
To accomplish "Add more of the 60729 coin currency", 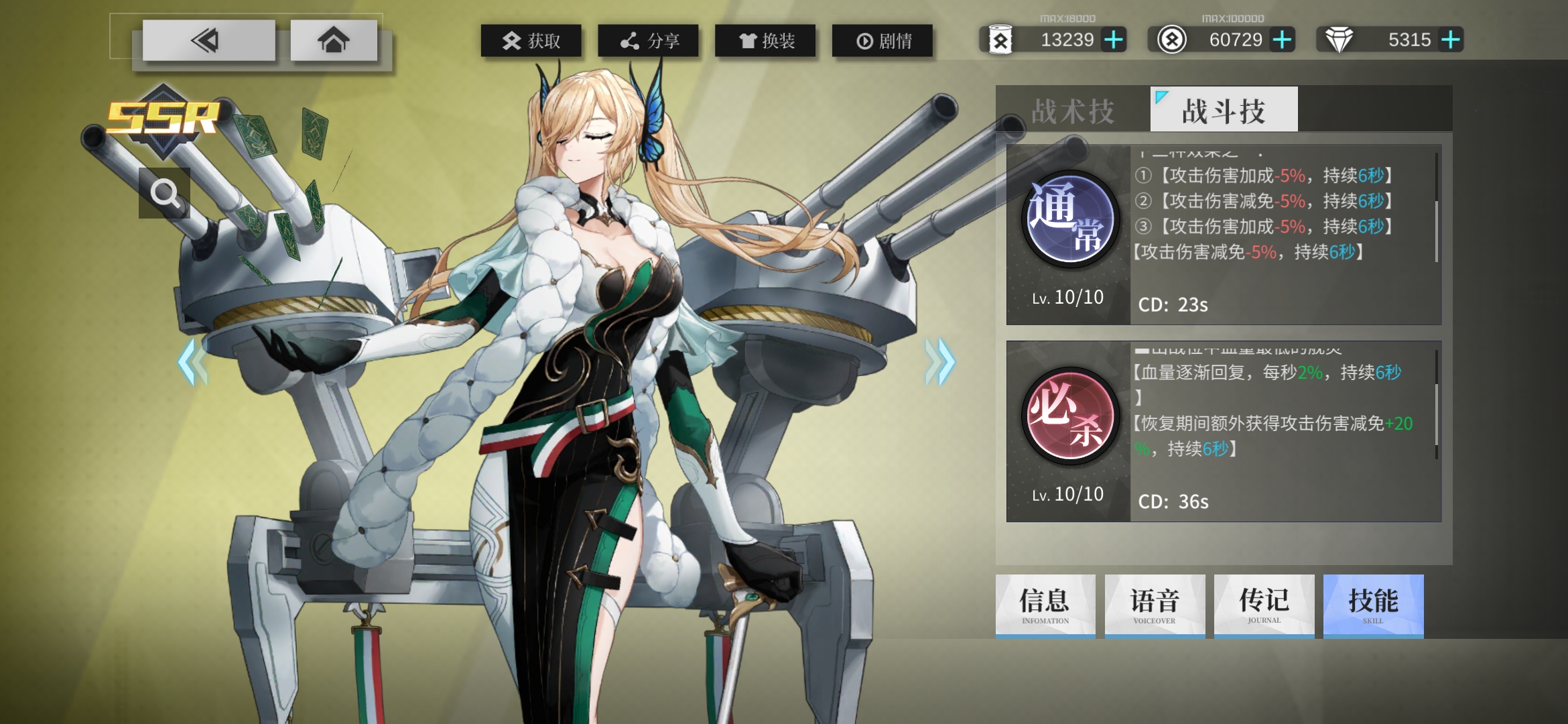I will [x=1283, y=40].
